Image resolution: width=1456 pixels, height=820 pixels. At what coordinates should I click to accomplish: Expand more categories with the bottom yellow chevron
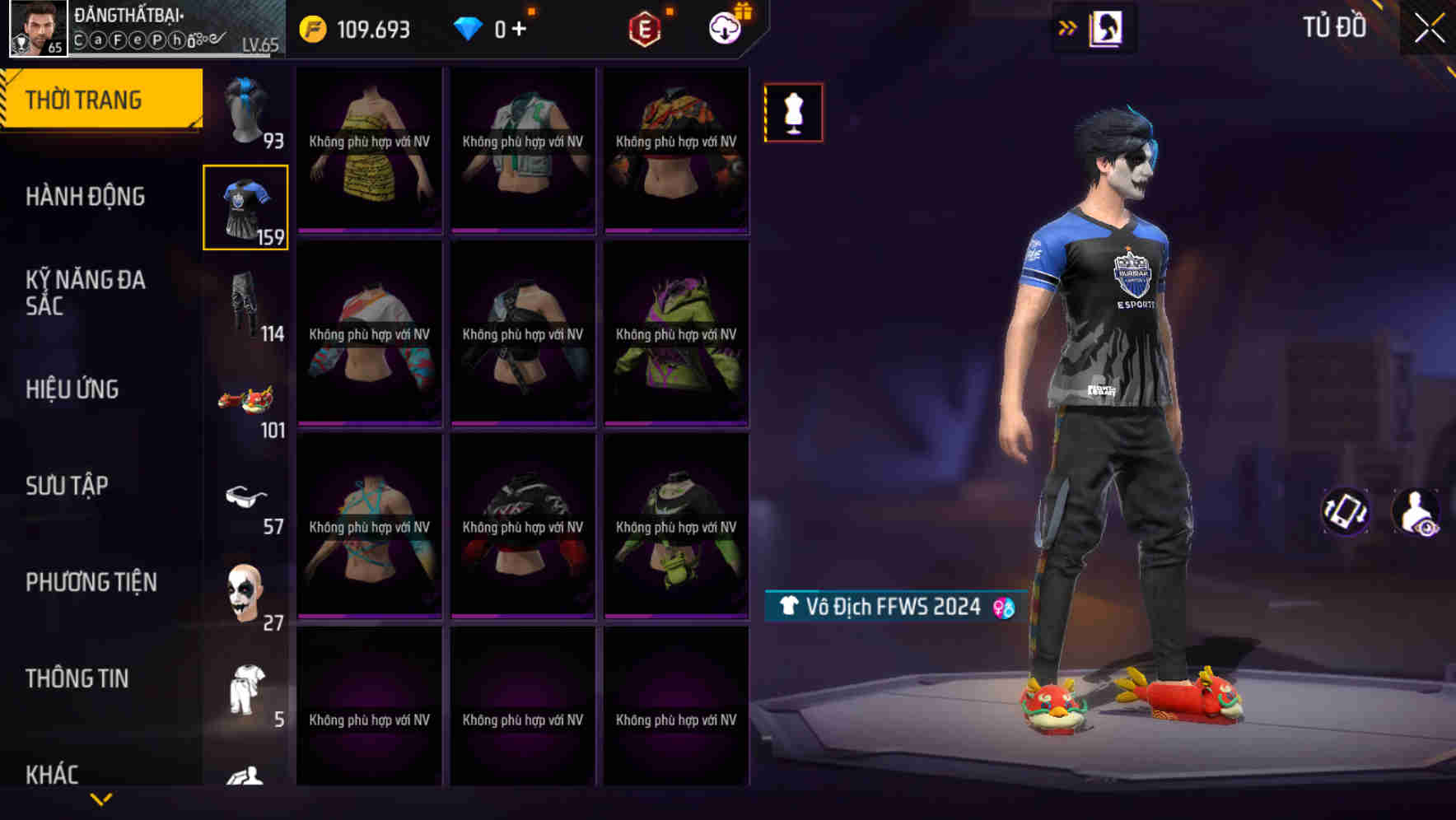101,799
